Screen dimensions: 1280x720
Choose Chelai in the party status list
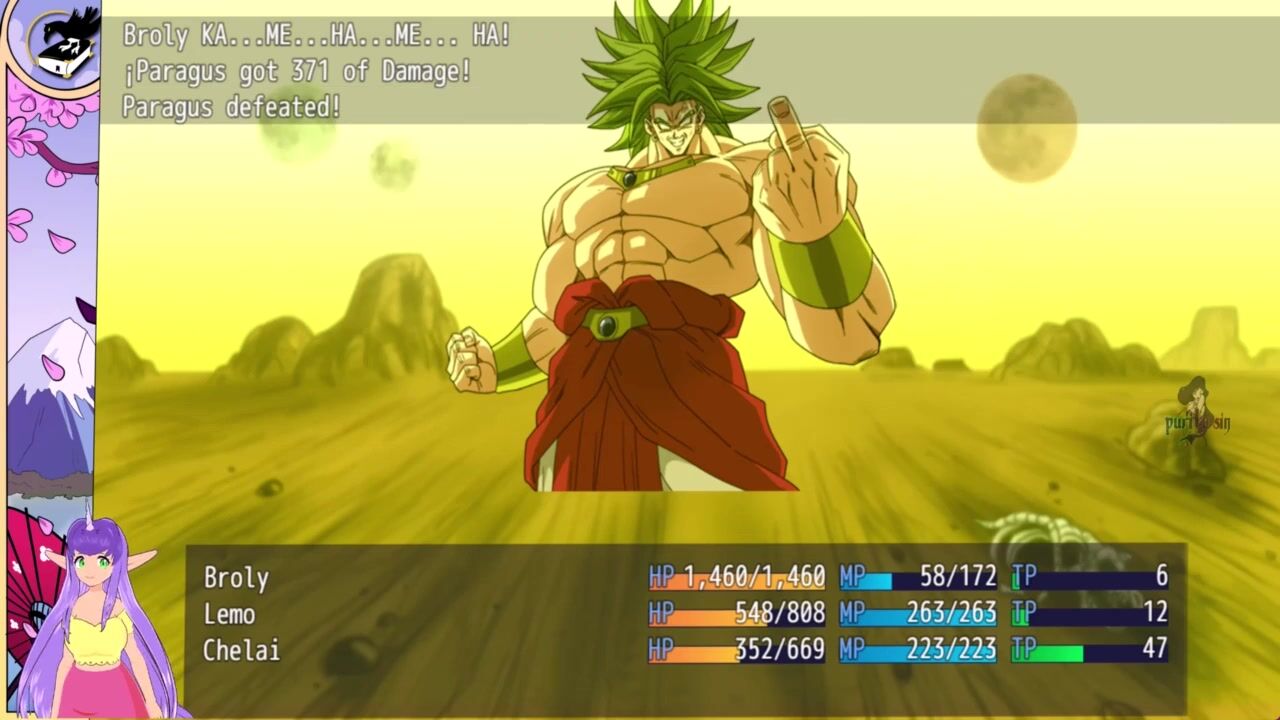[x=241, y=650]
